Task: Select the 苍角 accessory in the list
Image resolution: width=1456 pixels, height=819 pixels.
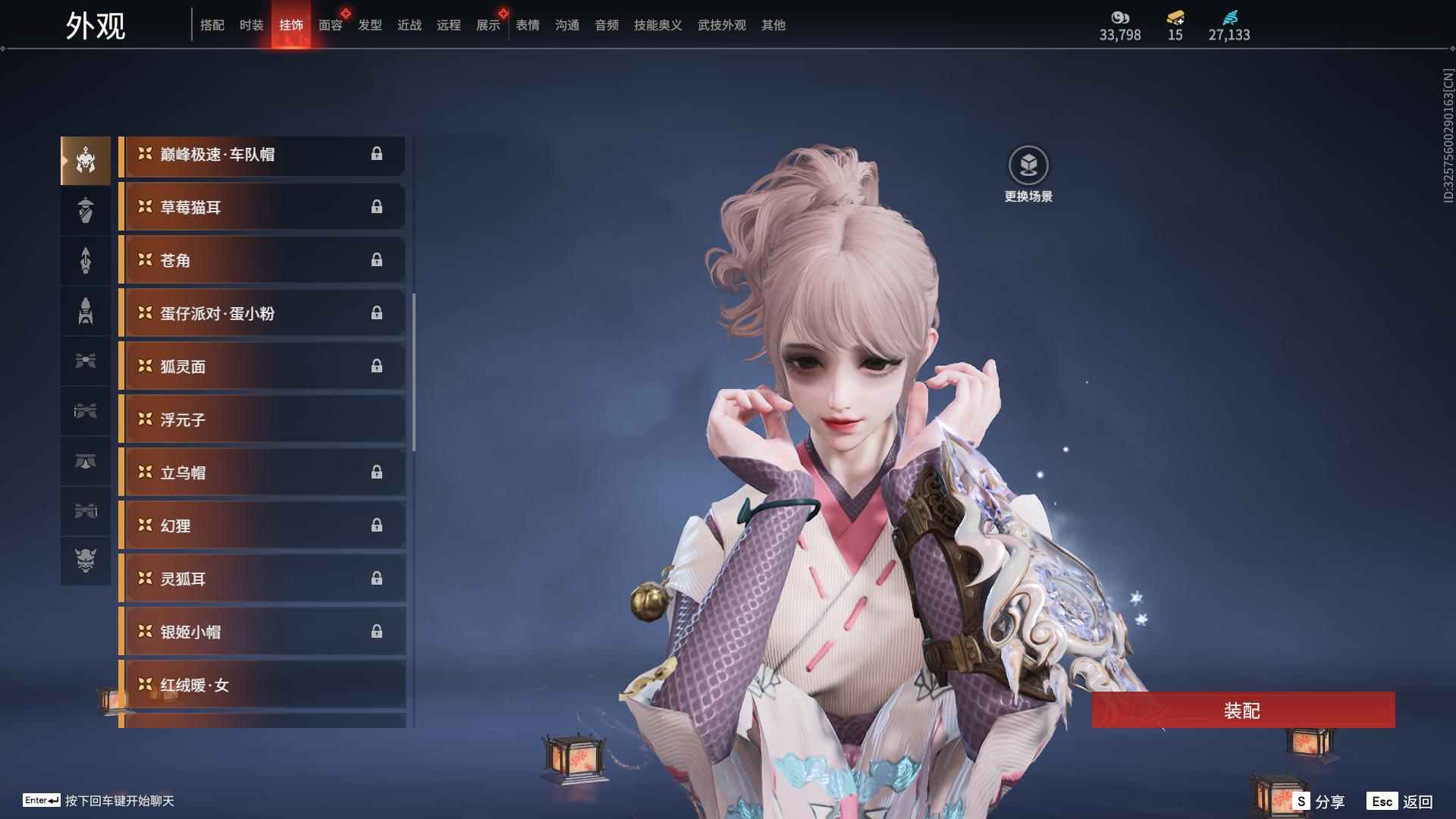Action: (250, 260)
